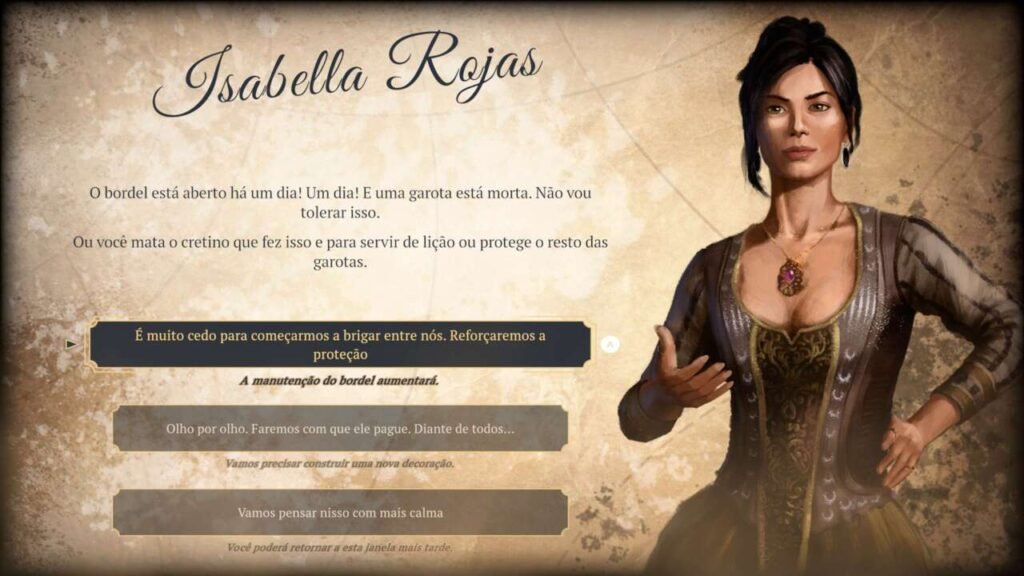Pick "Vamos pensar nisso com mais calma"

[x=340, y=512]
